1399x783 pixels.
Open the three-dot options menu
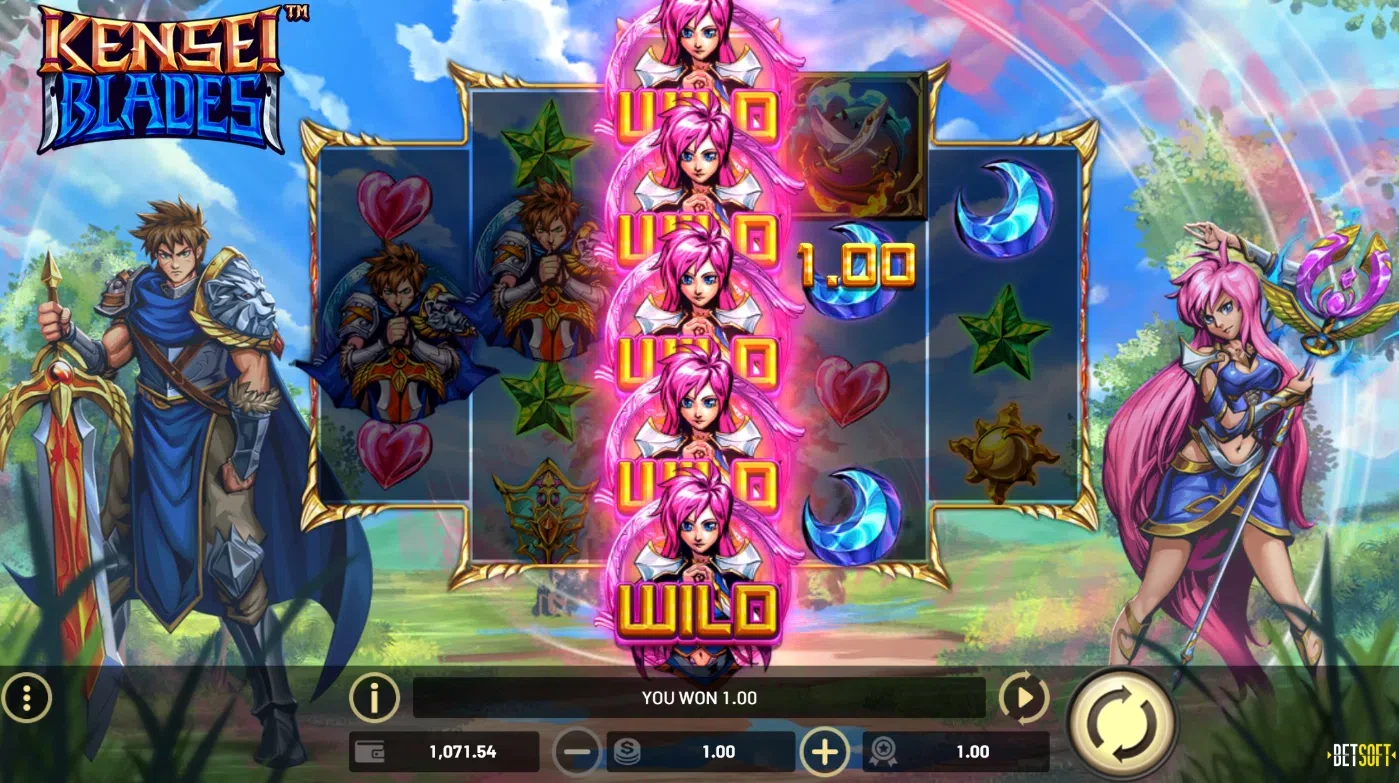(27, 697)
